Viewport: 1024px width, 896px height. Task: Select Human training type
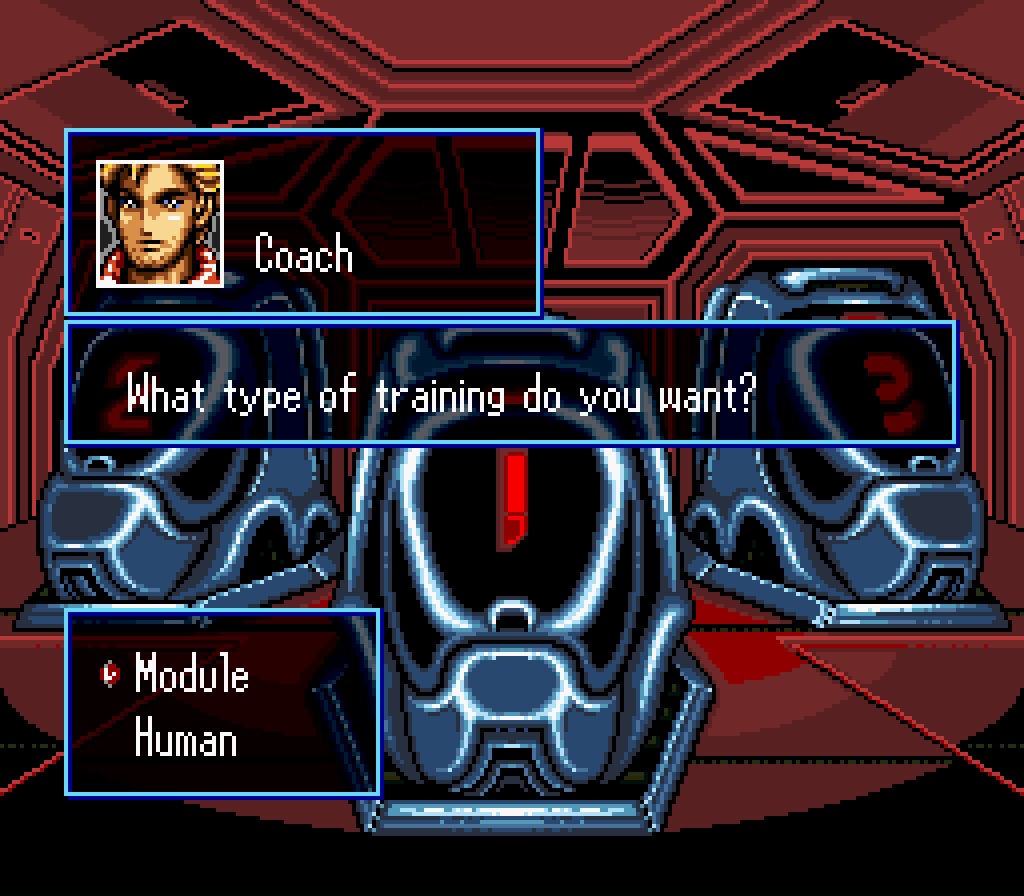(x=186, y=741)
